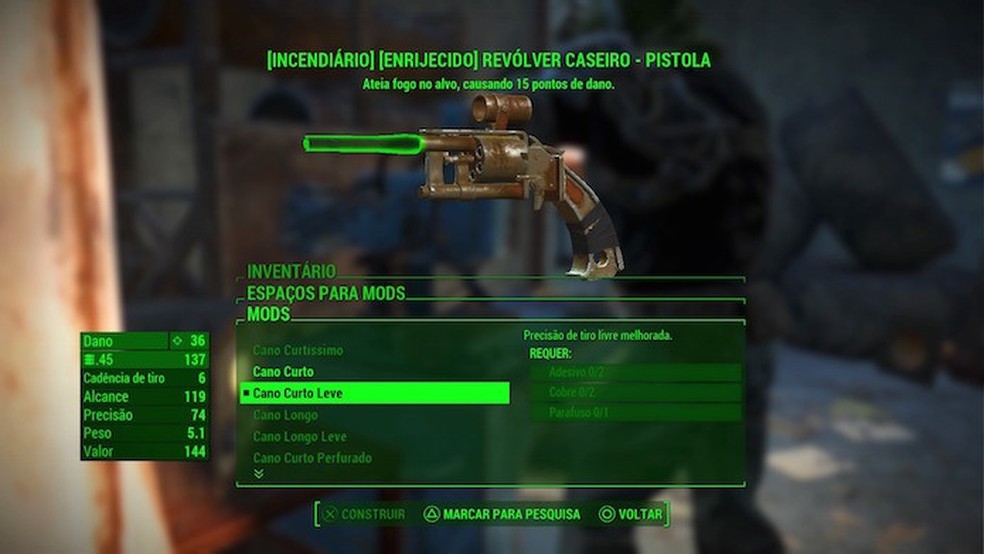Show more mods with the down arrows

(x=259, y=474)
